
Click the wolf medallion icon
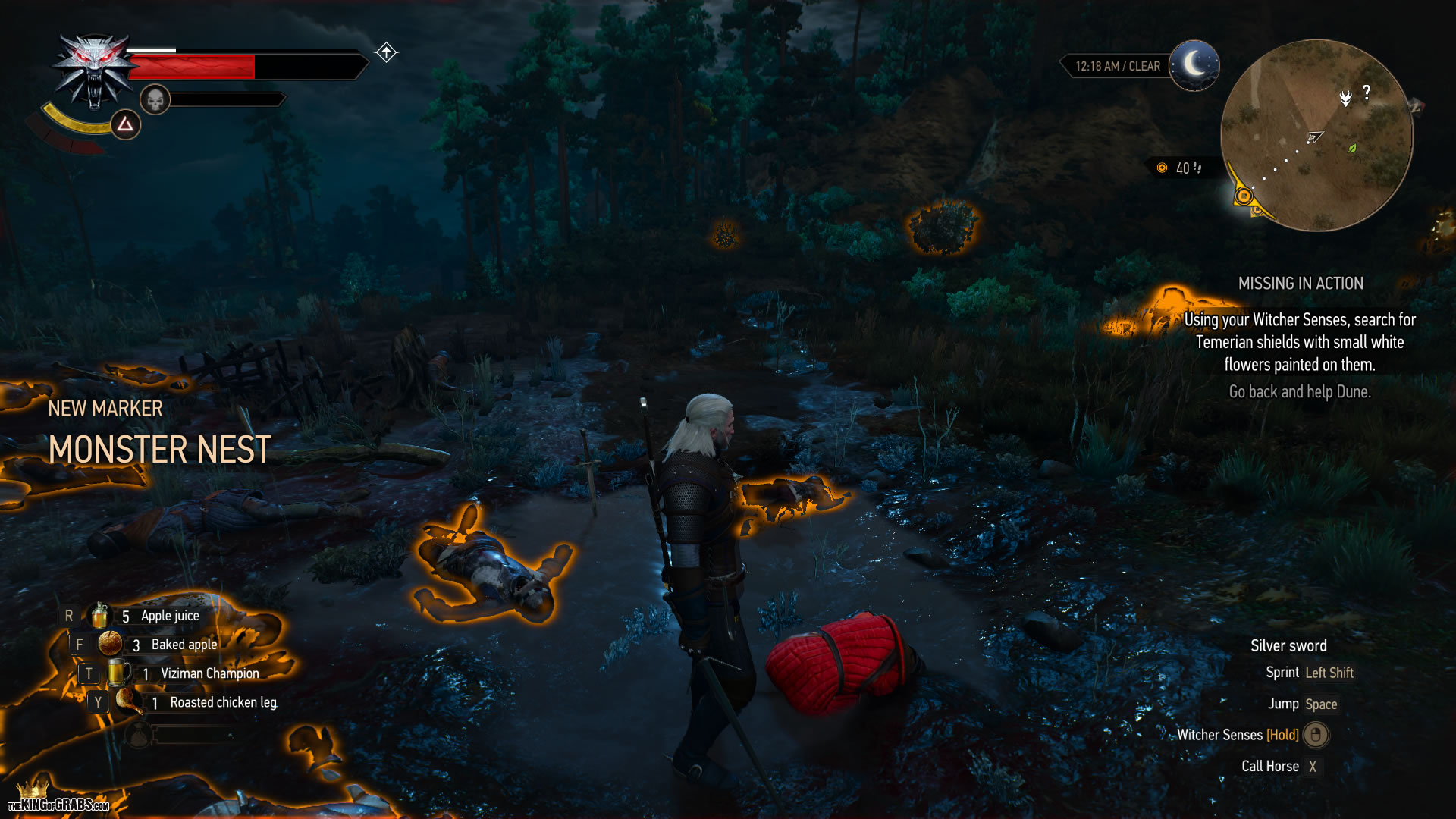tap(93, 72)
